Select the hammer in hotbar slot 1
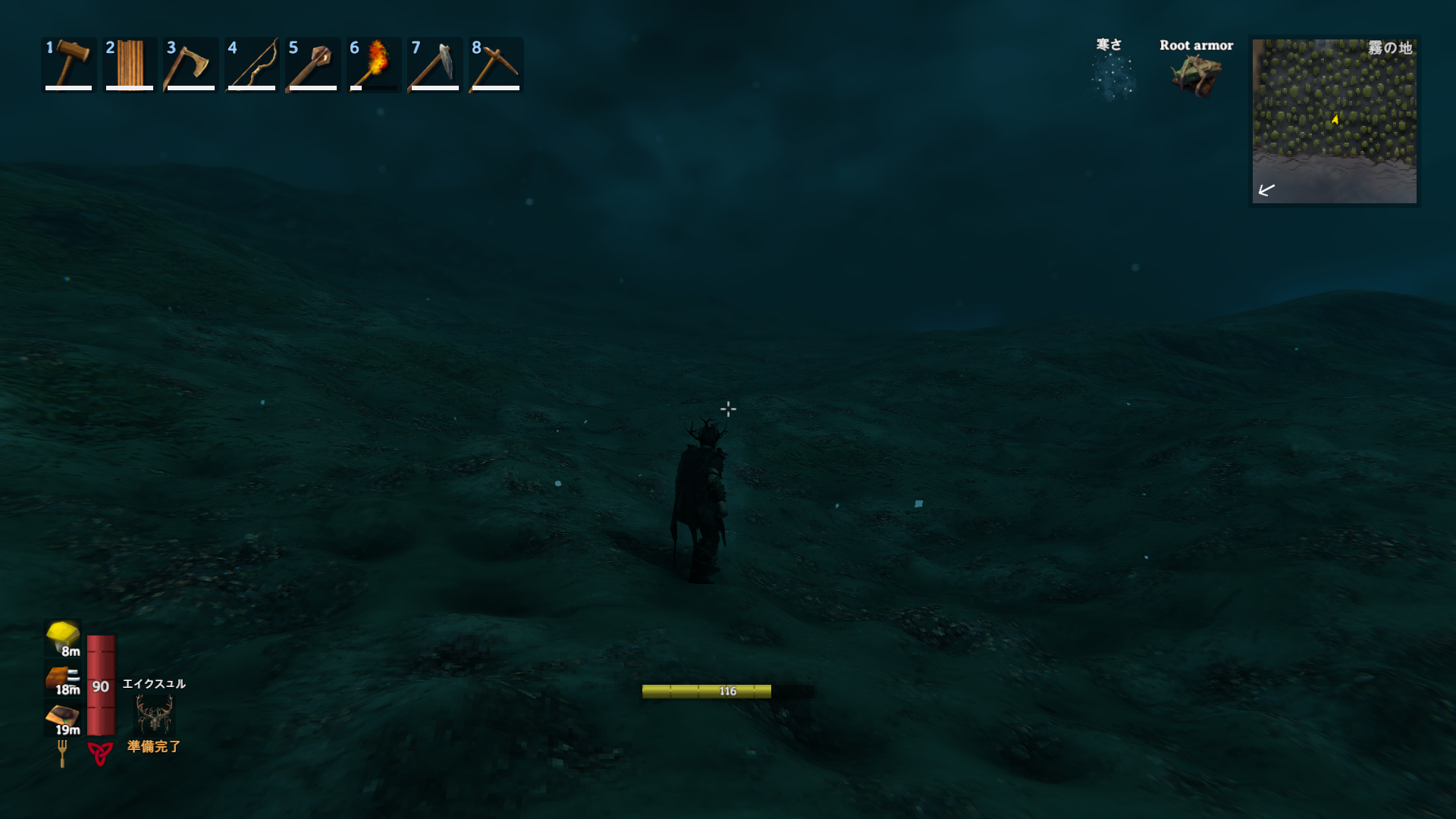 click(69, 64)
